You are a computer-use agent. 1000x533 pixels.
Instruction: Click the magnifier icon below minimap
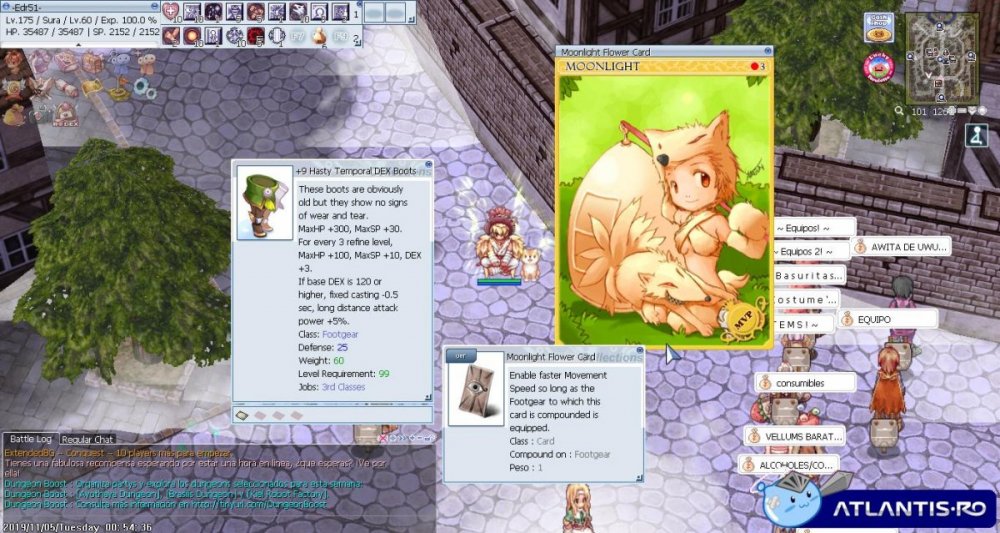coord(899,111)
